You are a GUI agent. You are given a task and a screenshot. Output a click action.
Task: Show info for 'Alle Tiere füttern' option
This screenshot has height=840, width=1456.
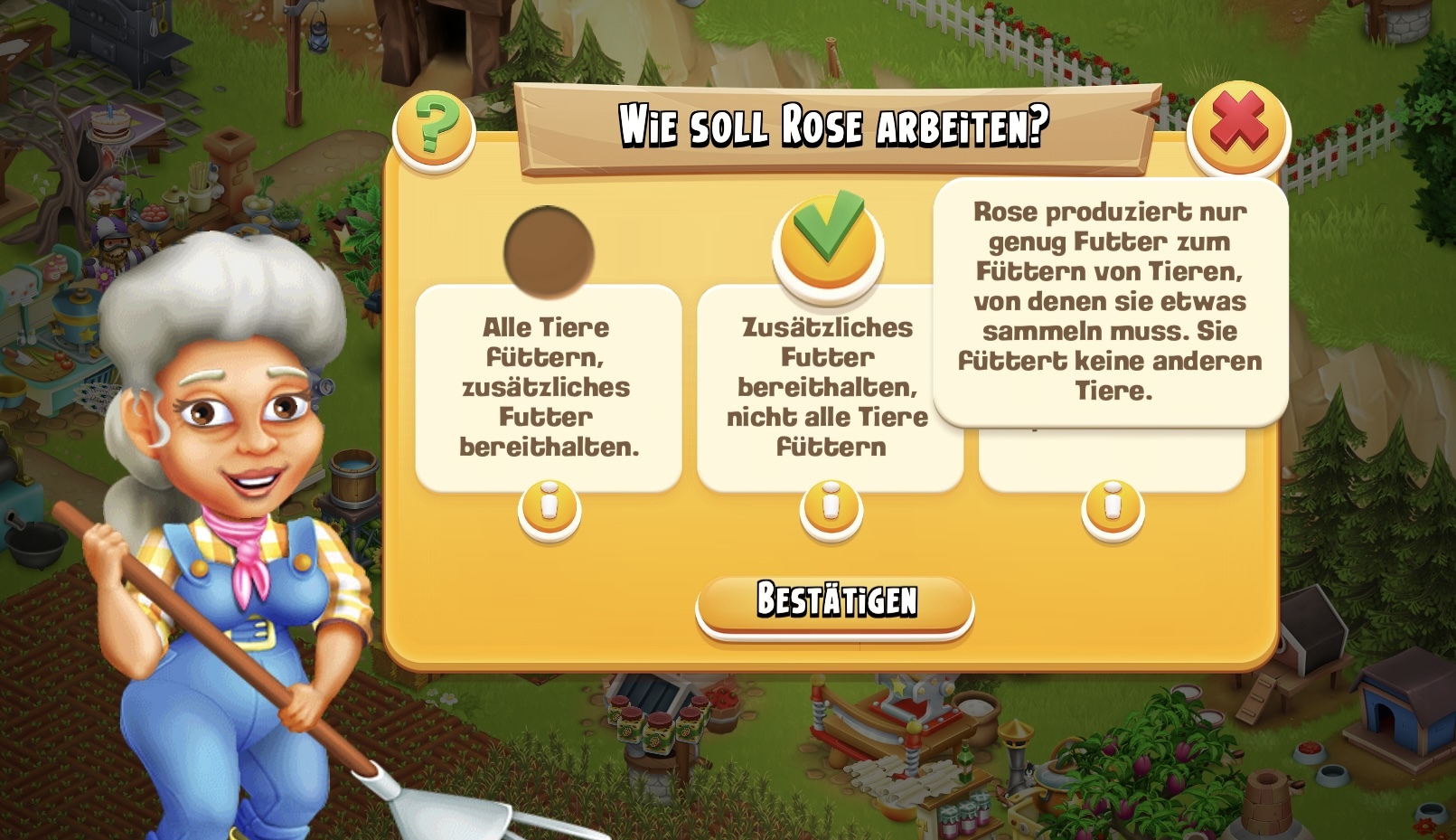coord(550,509)
